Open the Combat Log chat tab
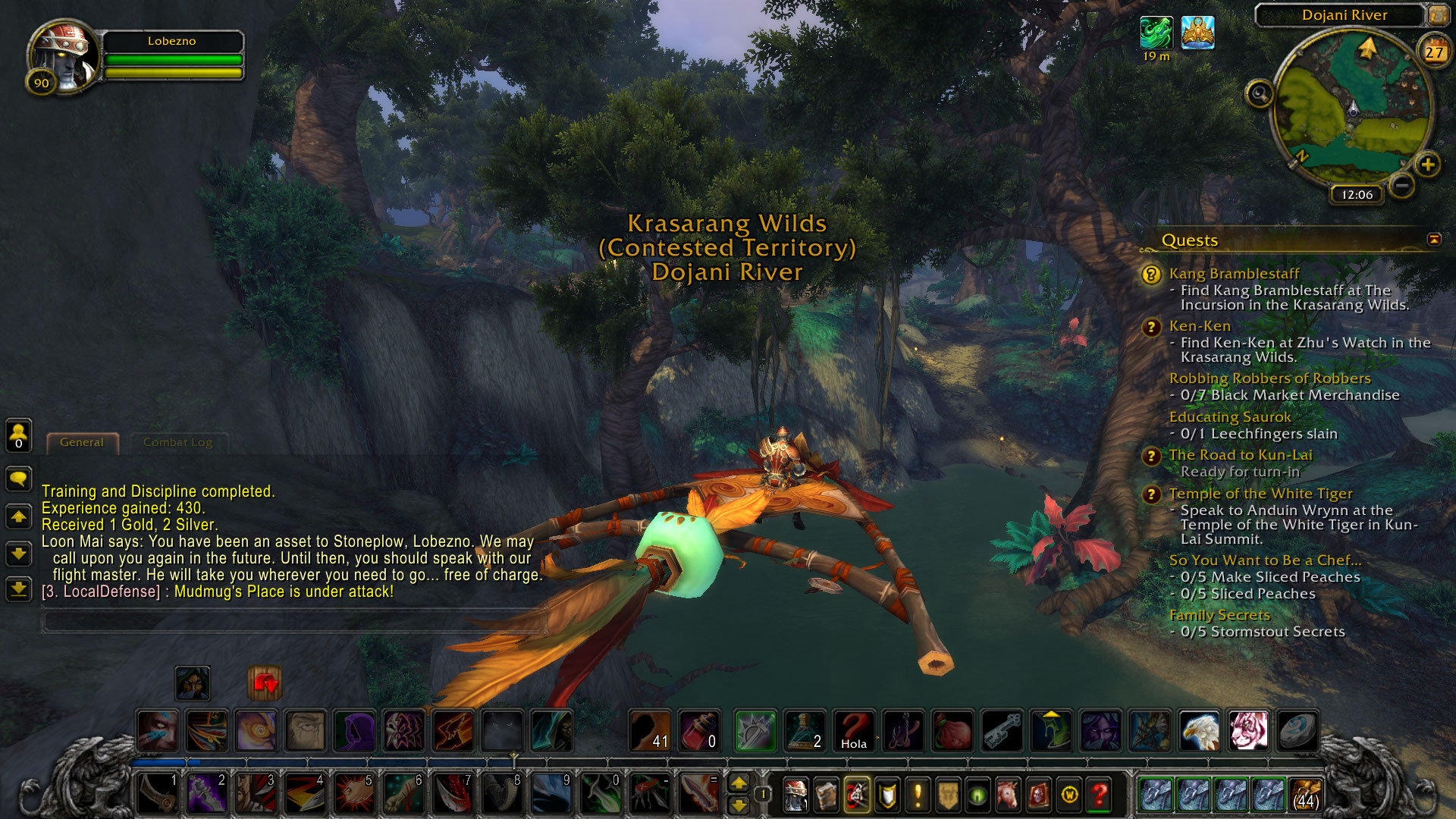Image resolution: width=1456 pixels, height=819 pixels. 177,442
